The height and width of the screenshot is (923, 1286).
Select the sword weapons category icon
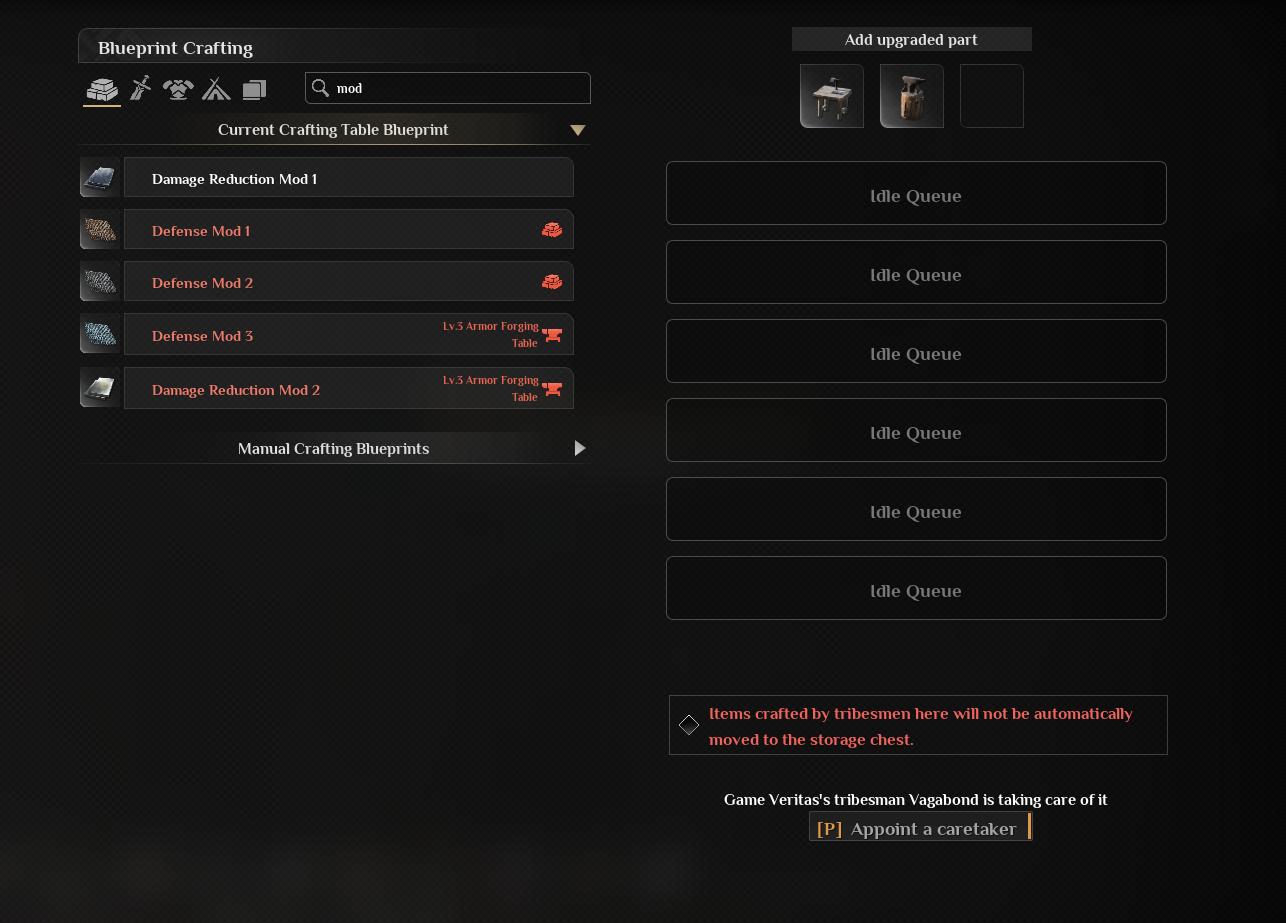(x=140, y=89)
